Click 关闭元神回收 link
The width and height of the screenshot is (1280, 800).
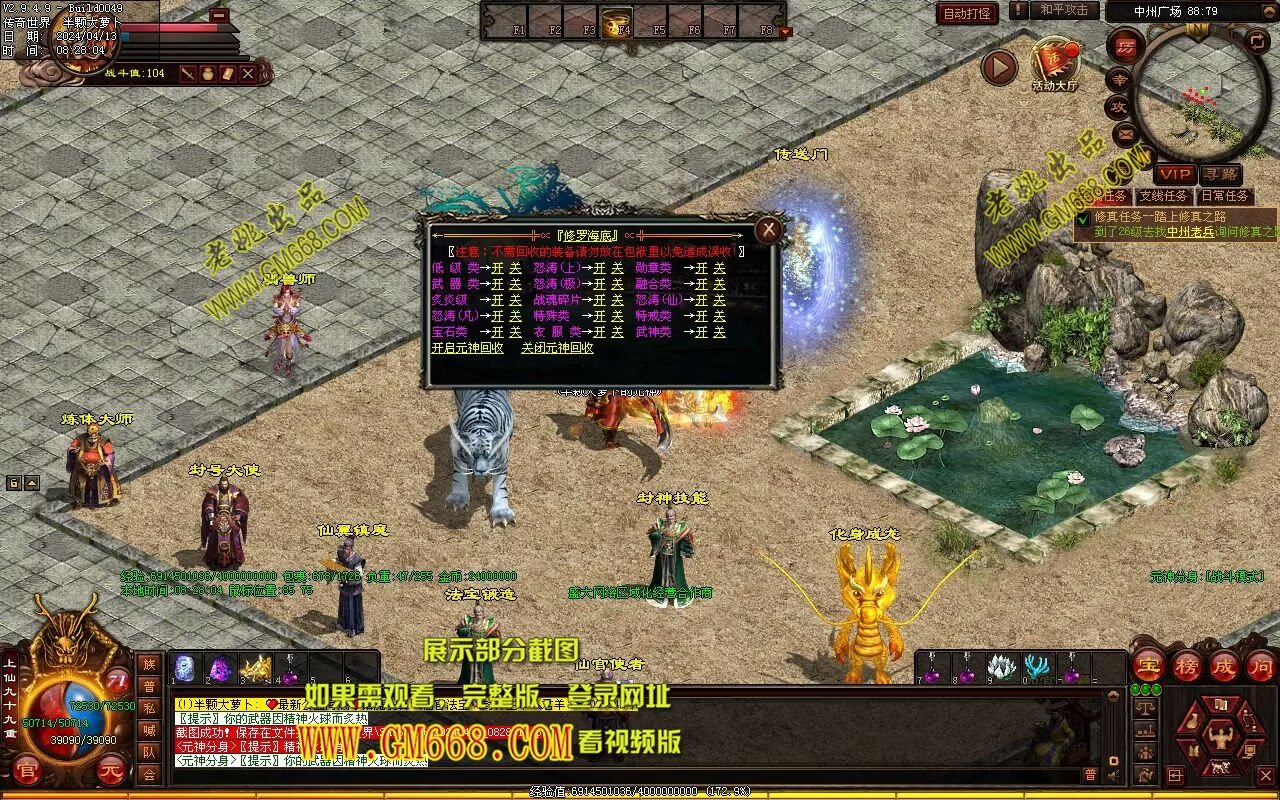point(557,348)
